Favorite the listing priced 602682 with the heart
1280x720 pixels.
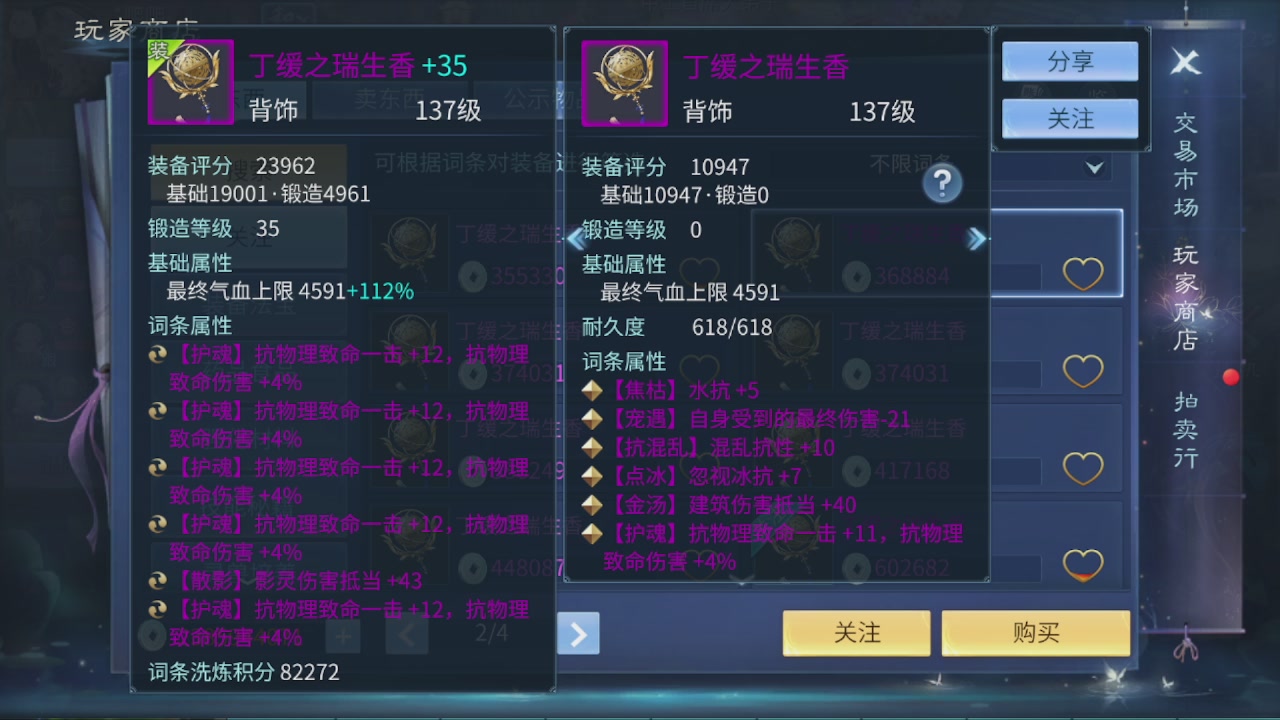[1083, 565]
